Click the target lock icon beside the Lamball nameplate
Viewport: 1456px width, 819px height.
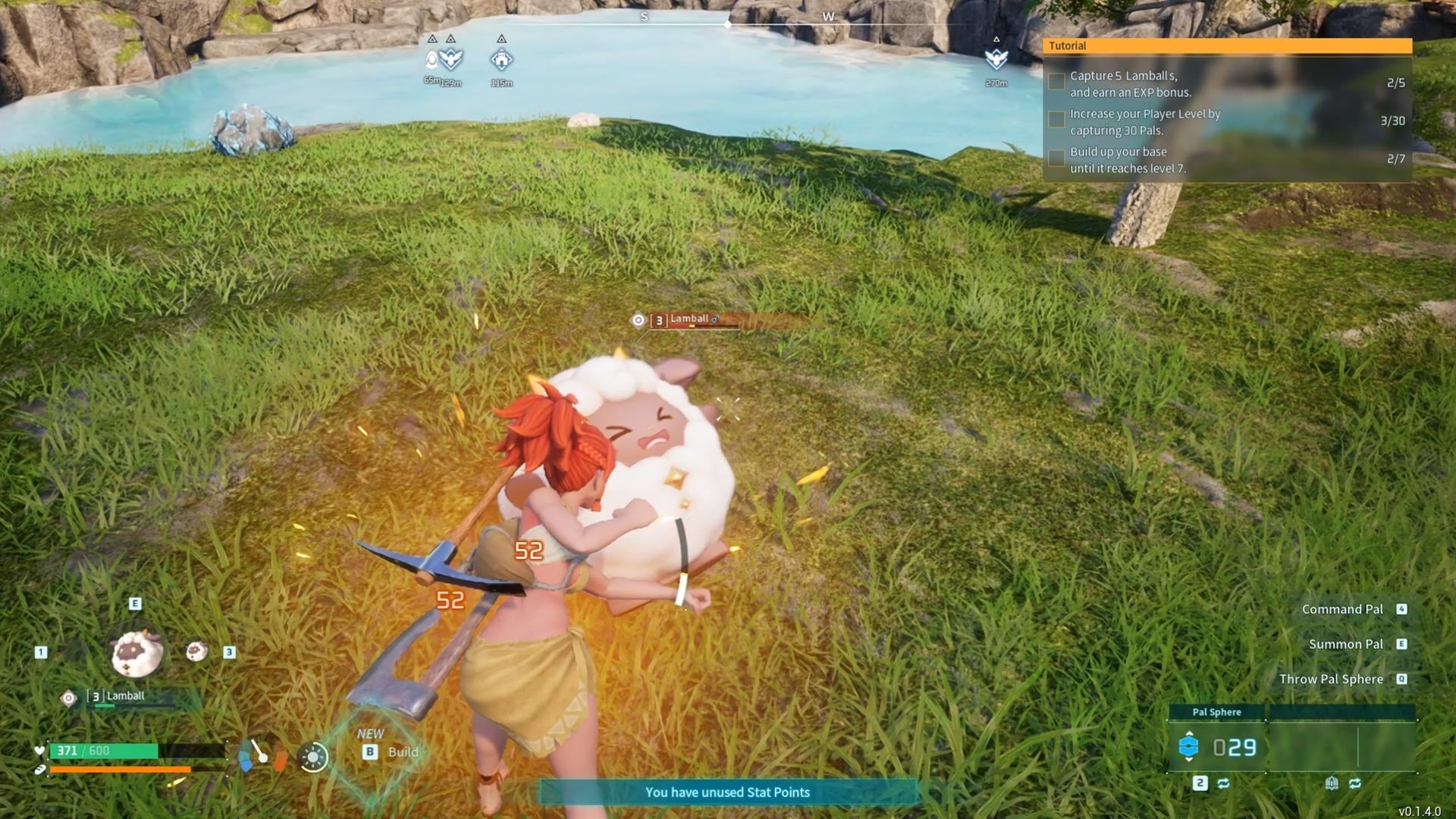(639, 320)
